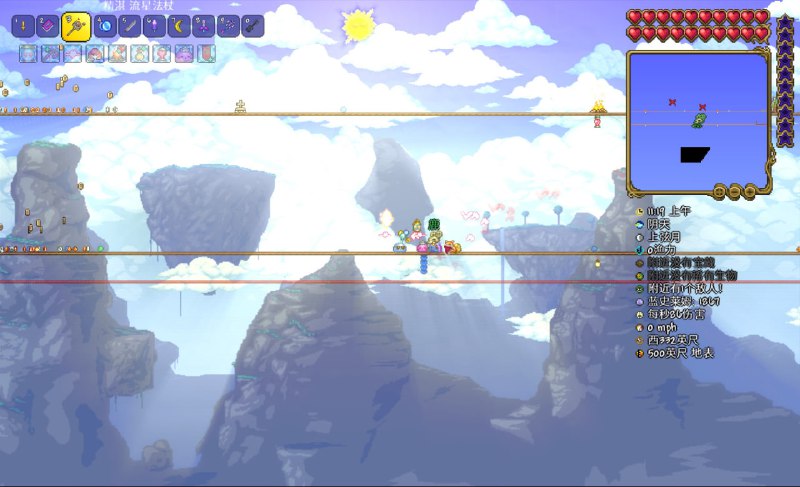The image size is (800, 487).
Task: Select the purple flower item in slot 8
Action: [204, 26]
